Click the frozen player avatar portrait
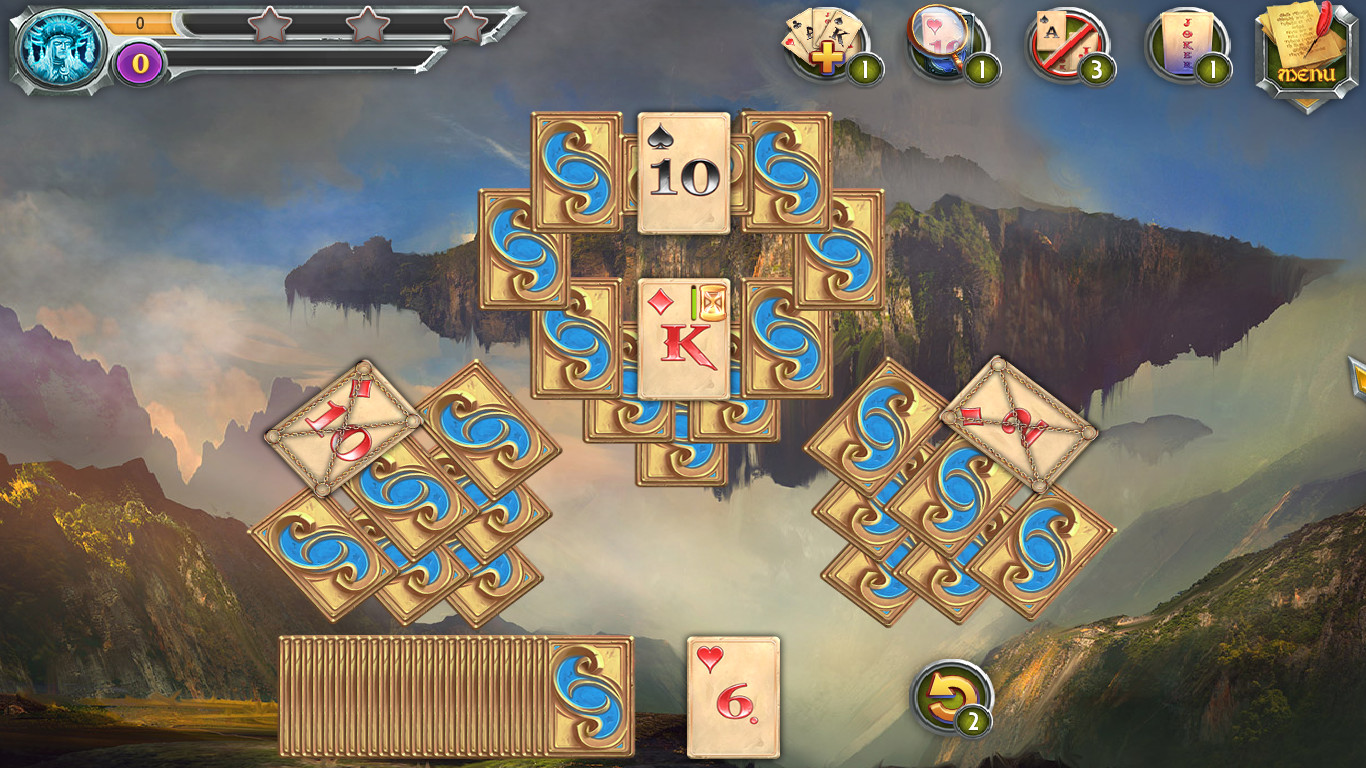The width and height of the screenshot is (1366, 768). [x=57, y=45]
